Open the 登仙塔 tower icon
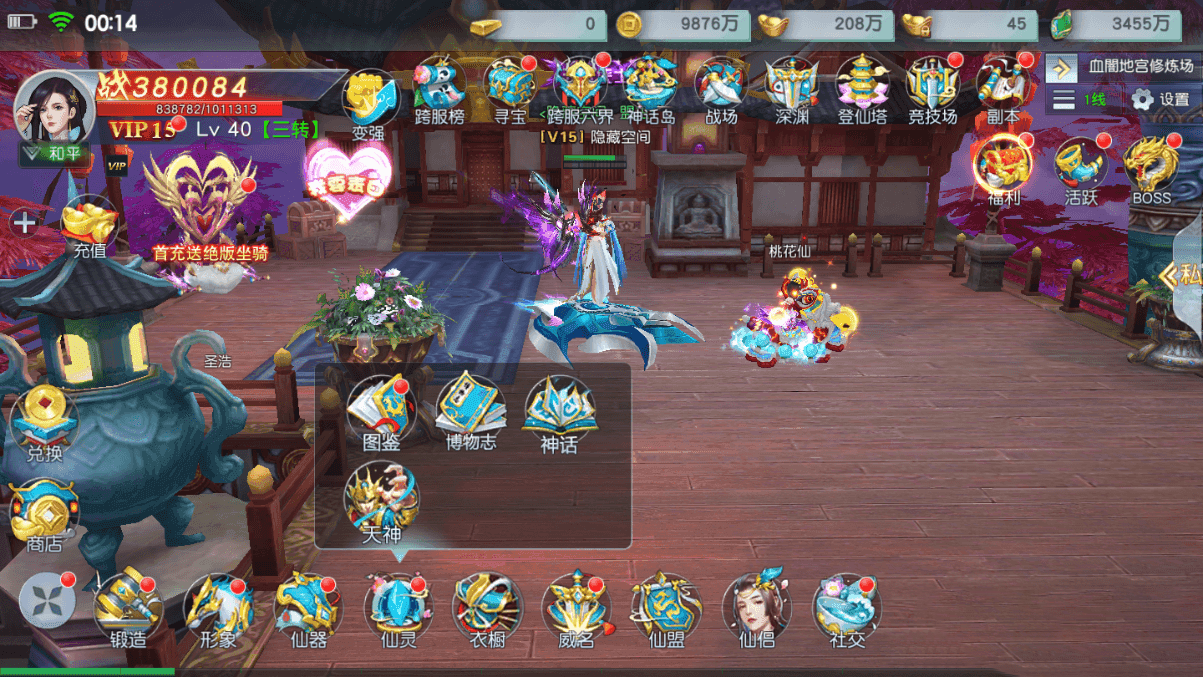The height and width of the screenshot is (677, 1203). (x=862, y=88)
